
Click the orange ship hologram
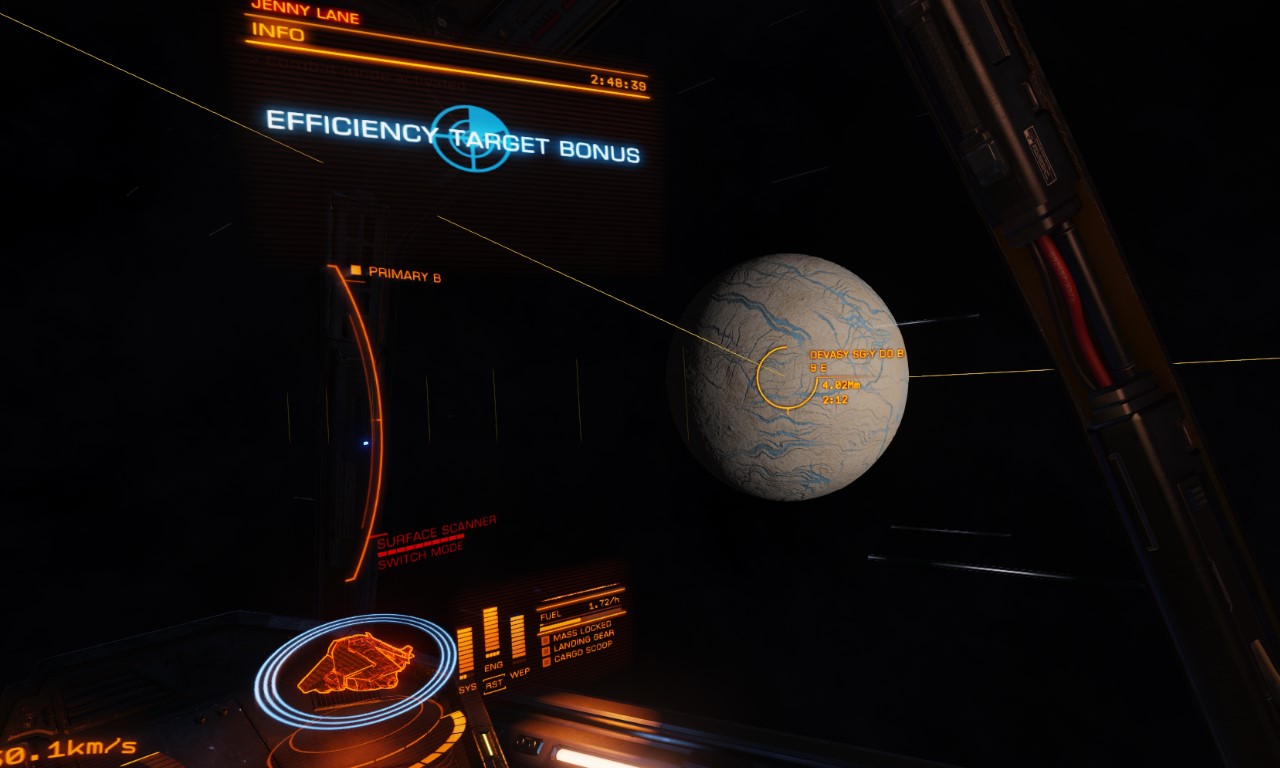pos(355,664)
